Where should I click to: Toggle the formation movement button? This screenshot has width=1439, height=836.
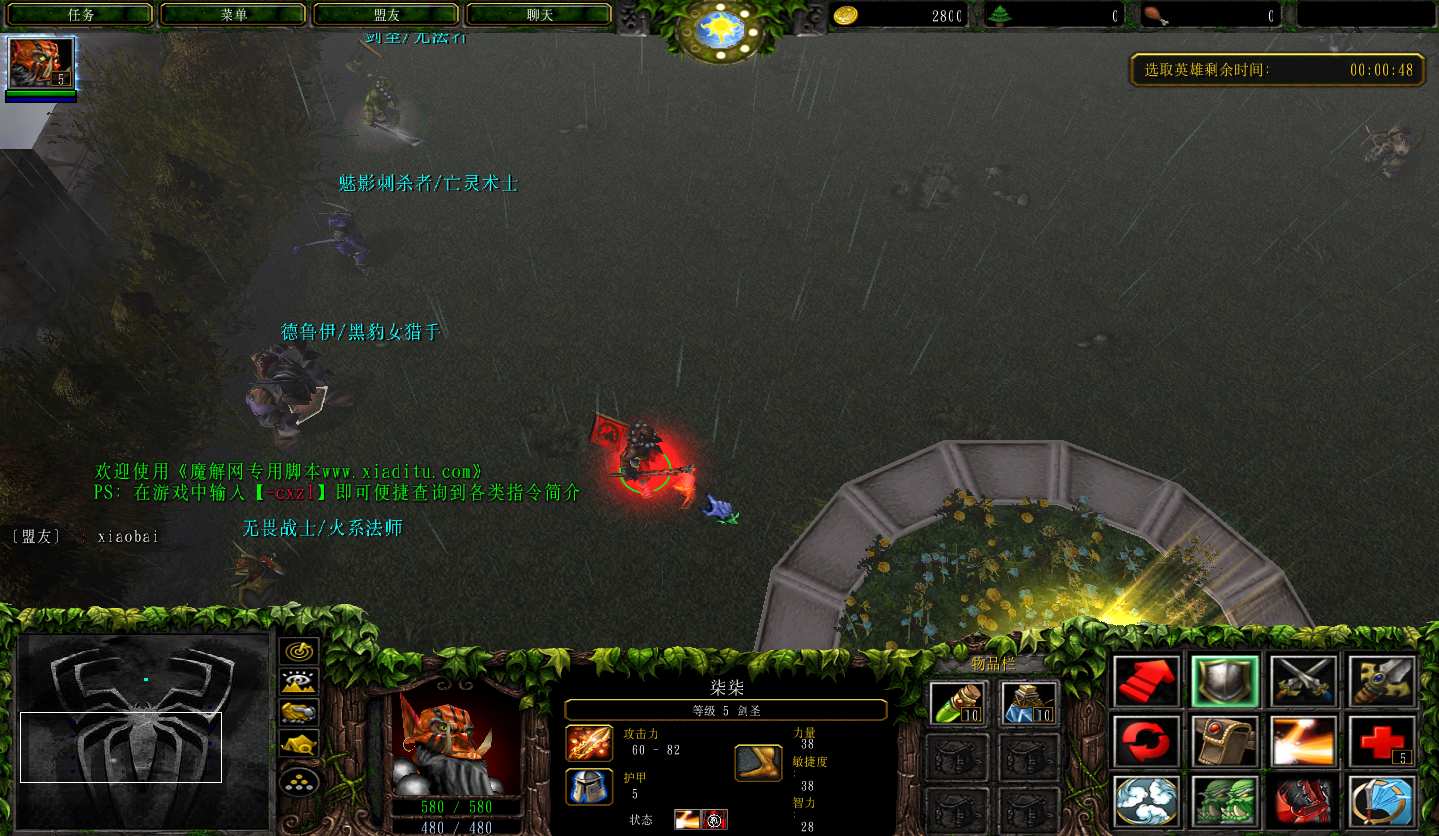click(x=298, y=780)
